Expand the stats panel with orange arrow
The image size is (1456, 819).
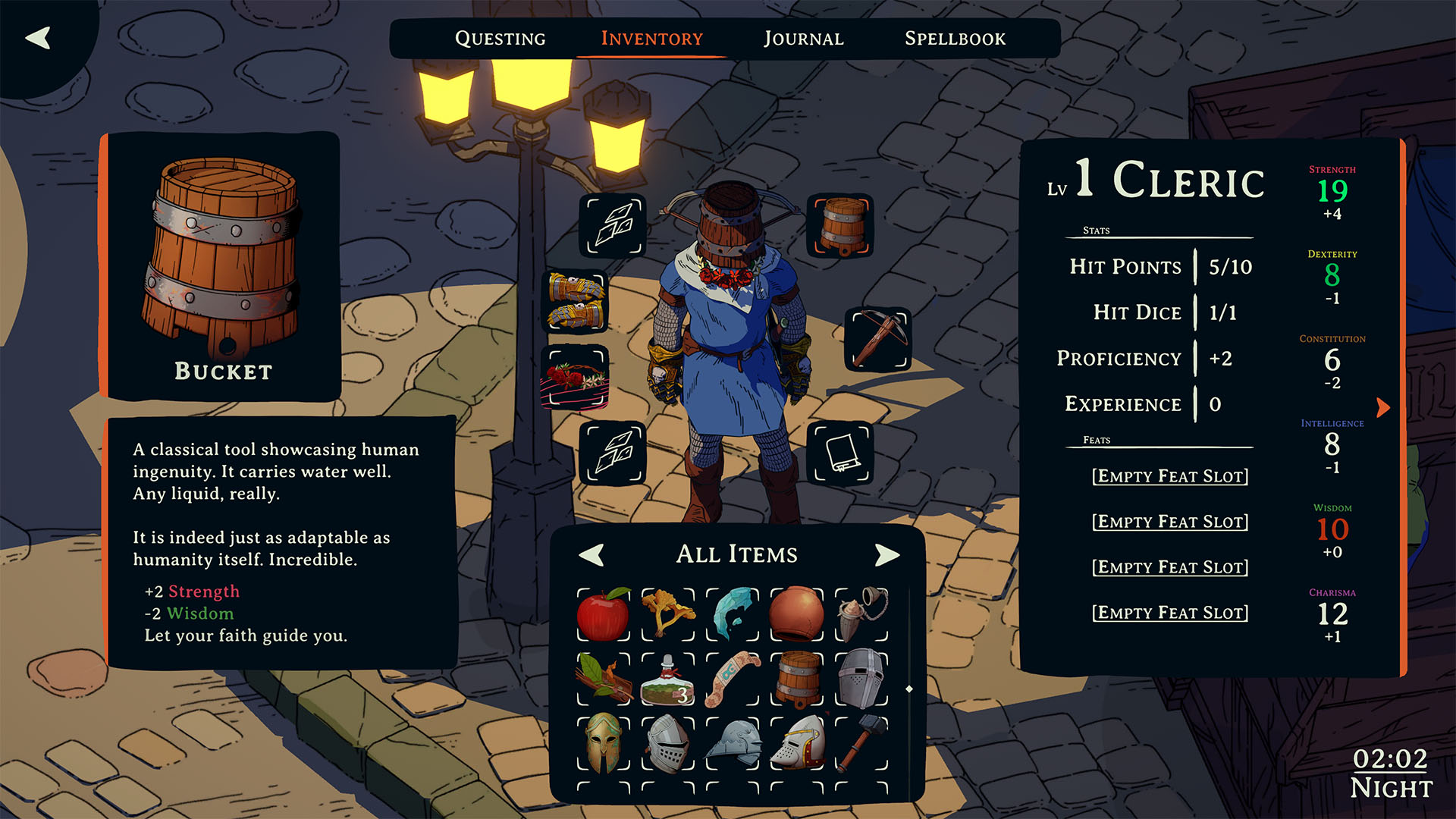click(1383, 408)
